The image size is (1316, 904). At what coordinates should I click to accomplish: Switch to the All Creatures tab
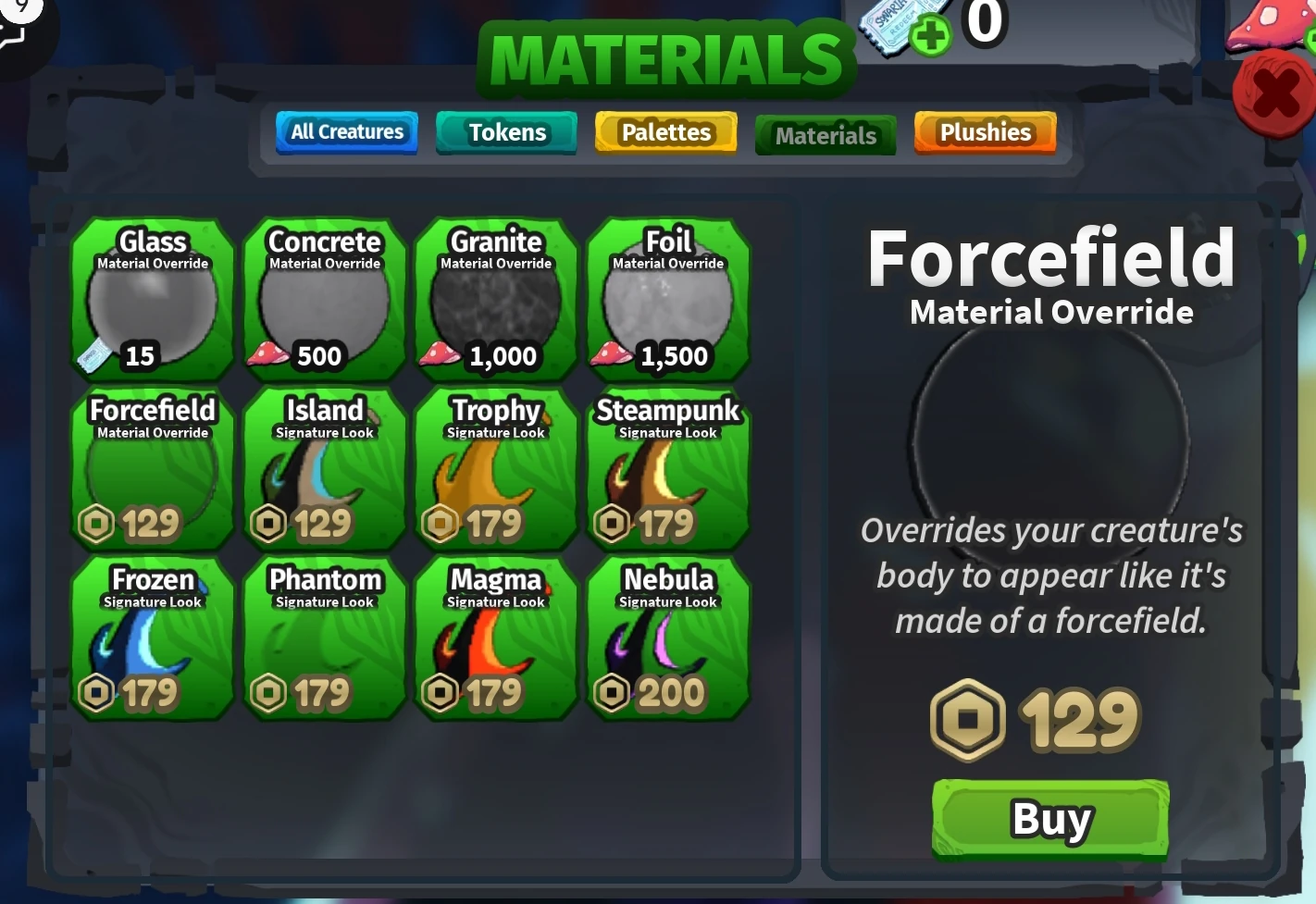346,132
